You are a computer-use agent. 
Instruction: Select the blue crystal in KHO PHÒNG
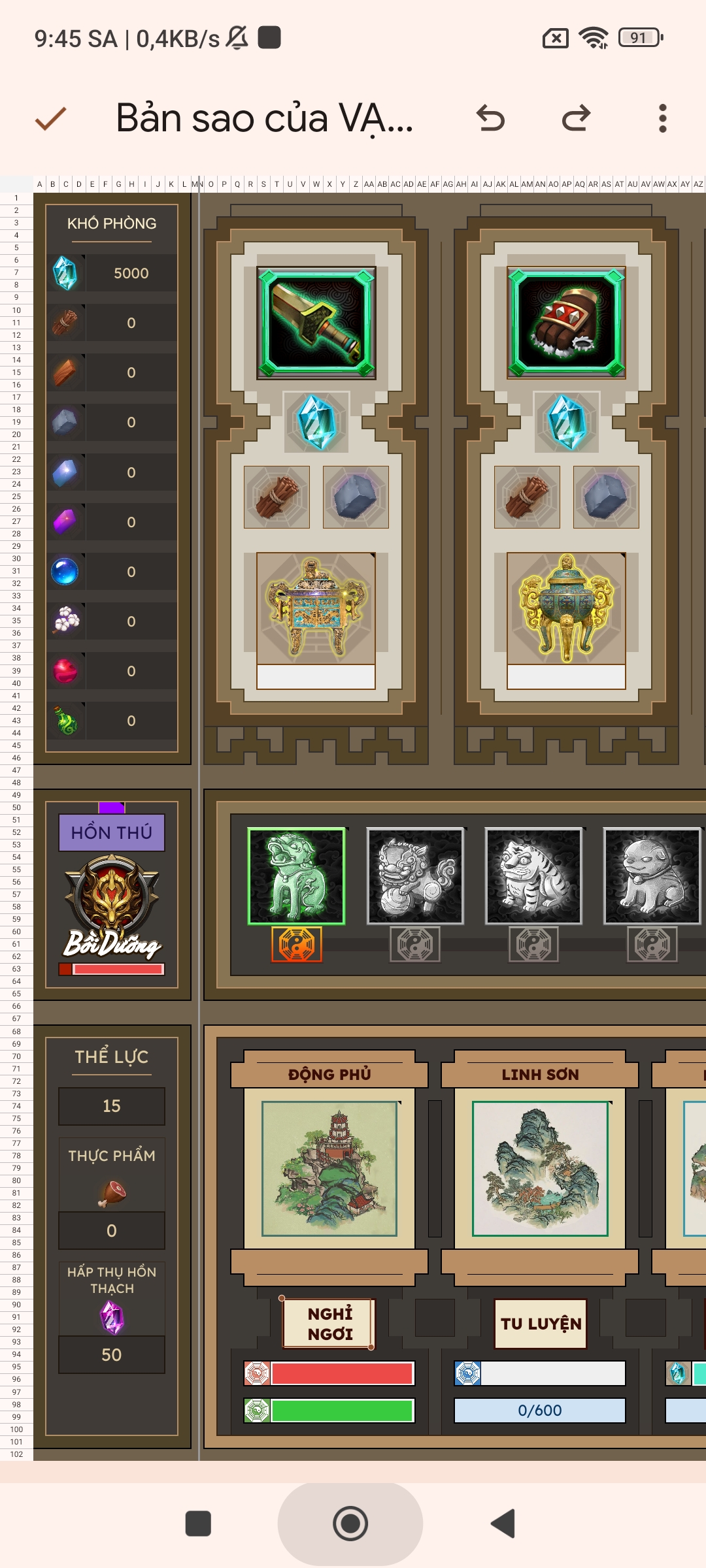tap(65, 273)
